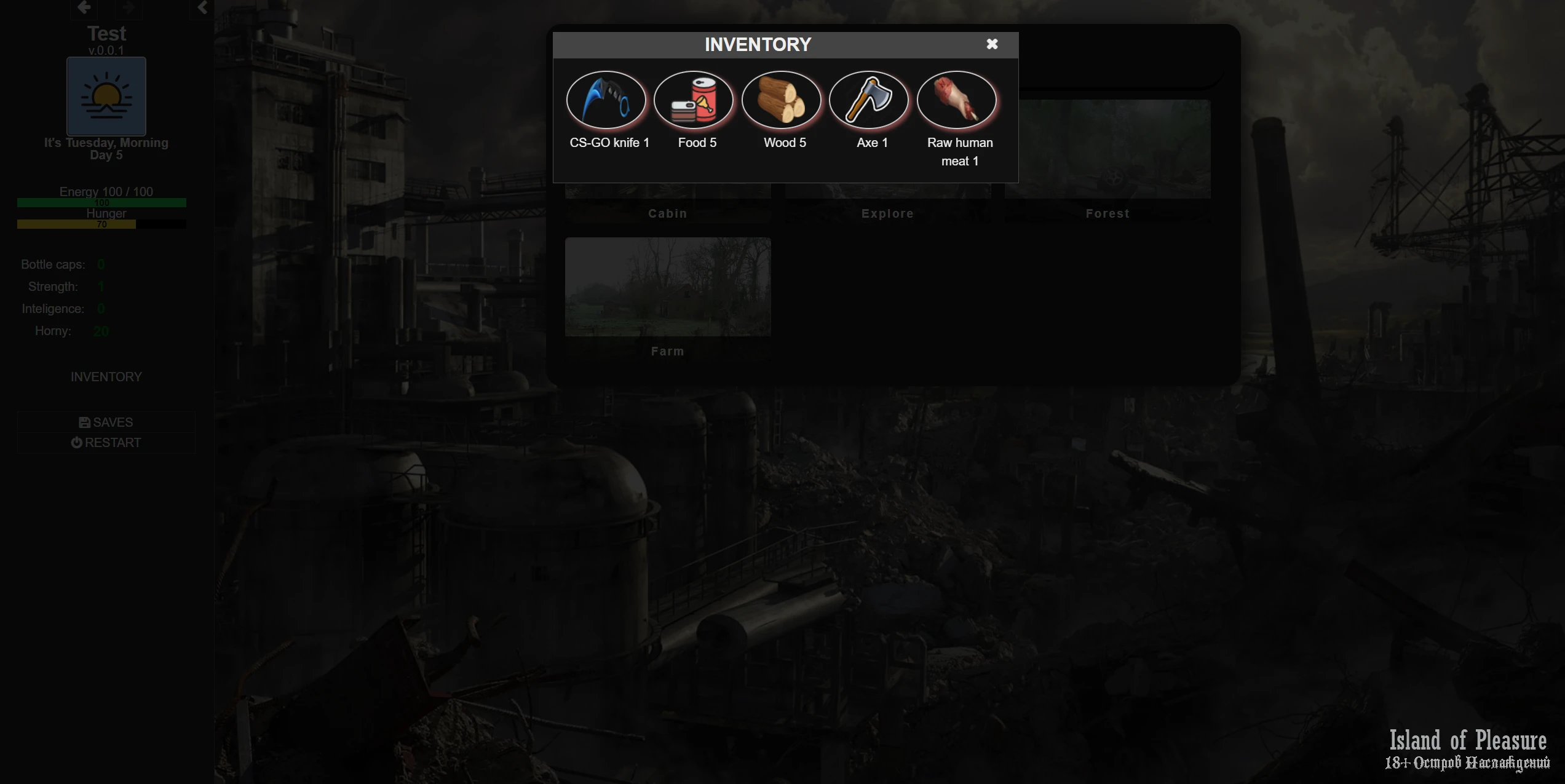Select the Raw human meat item

[956, 100]
